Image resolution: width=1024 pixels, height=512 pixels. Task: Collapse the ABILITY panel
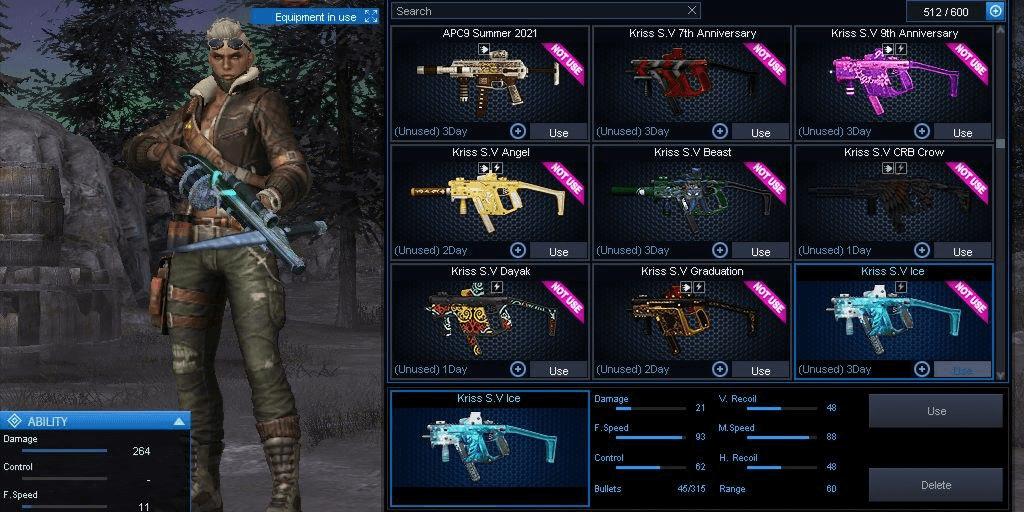point(179,422)
